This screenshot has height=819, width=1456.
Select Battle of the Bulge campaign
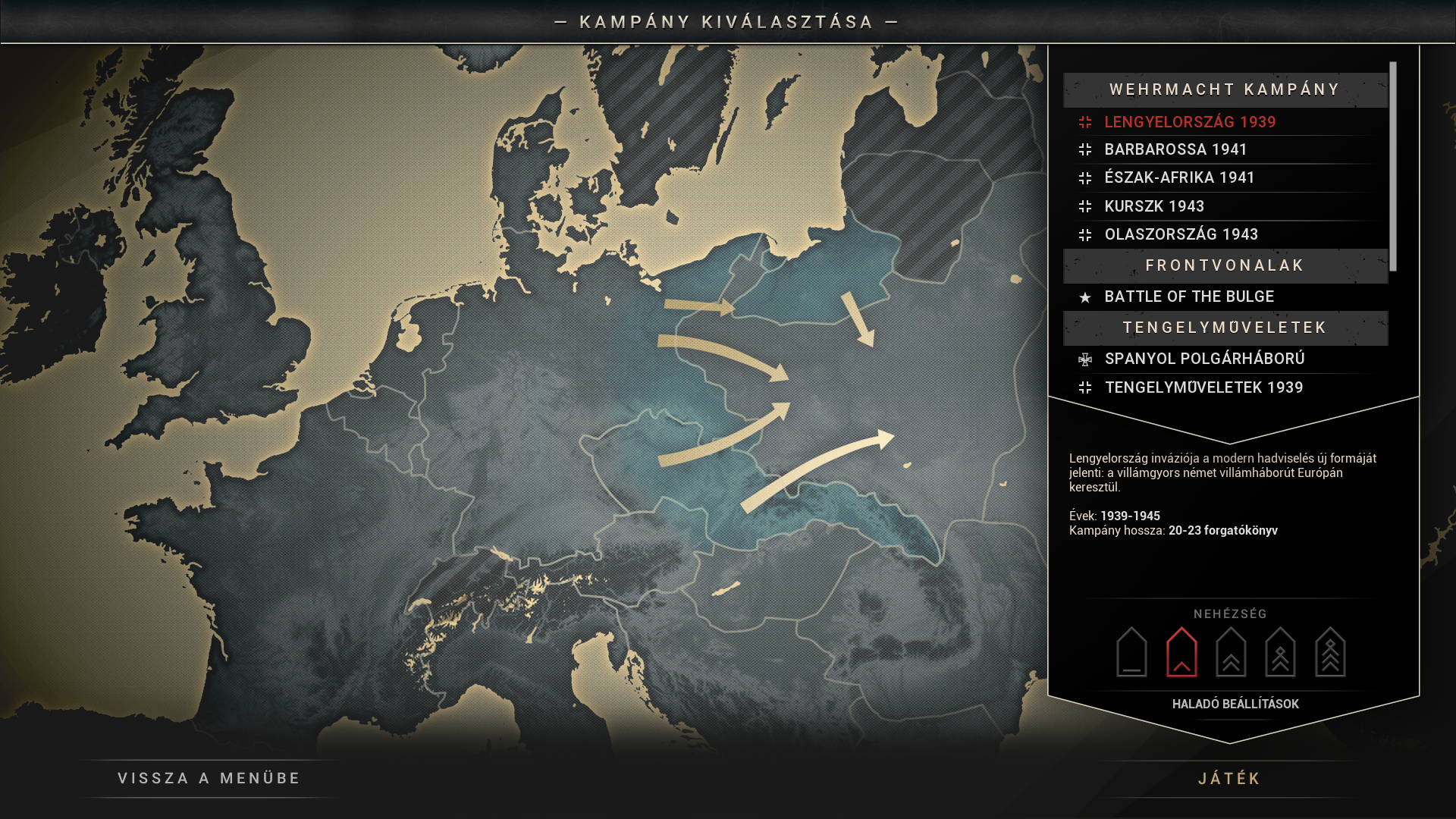tap(1188, 297)
